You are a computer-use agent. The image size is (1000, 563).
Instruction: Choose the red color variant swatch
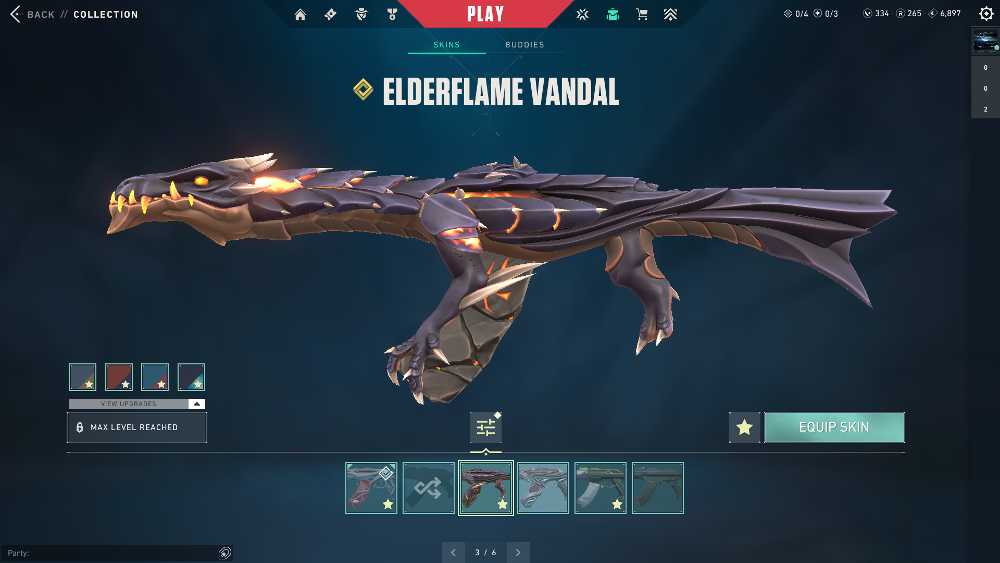click(119, 376)
